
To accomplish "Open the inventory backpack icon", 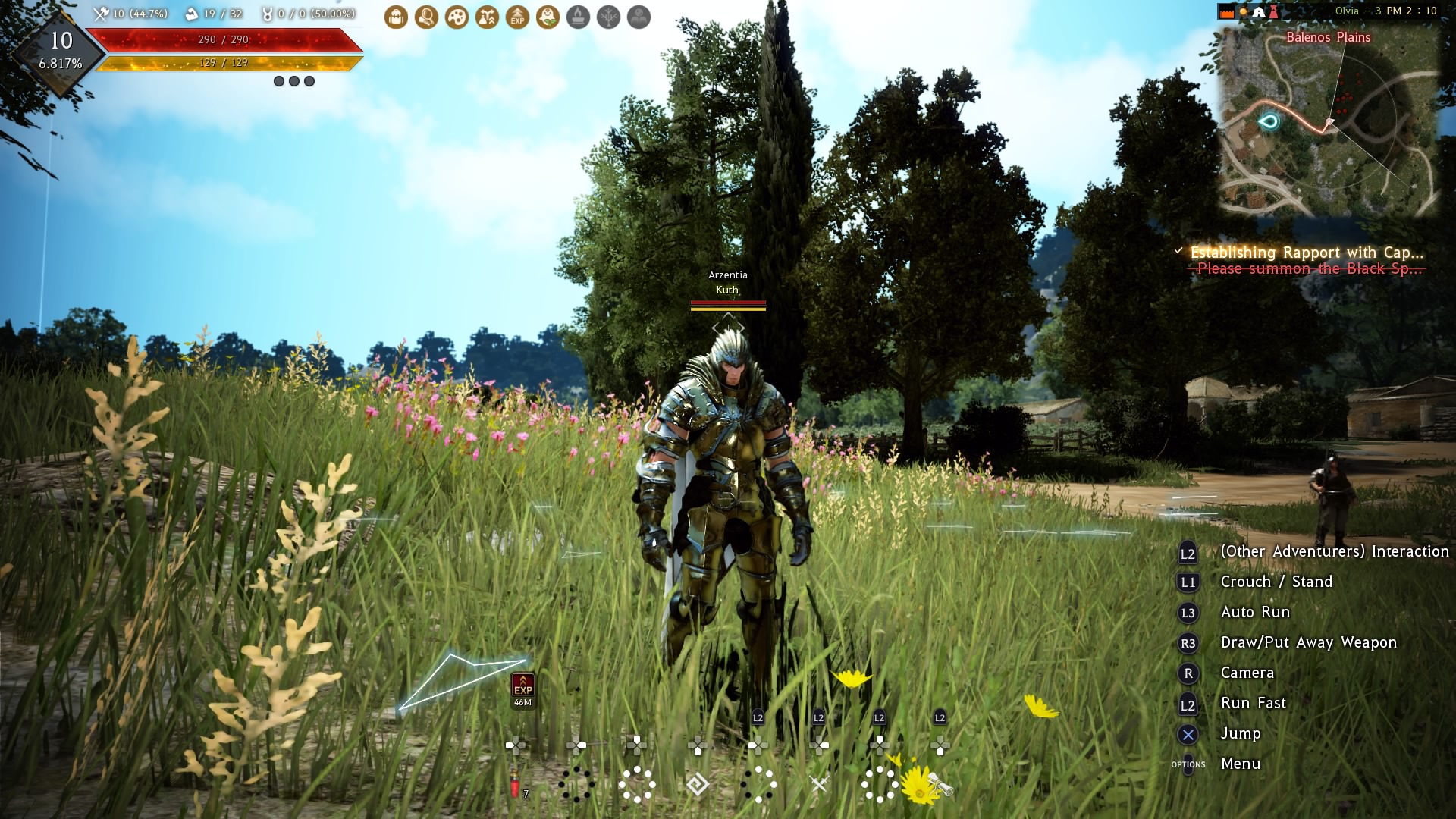I will (x=396, y=17).
